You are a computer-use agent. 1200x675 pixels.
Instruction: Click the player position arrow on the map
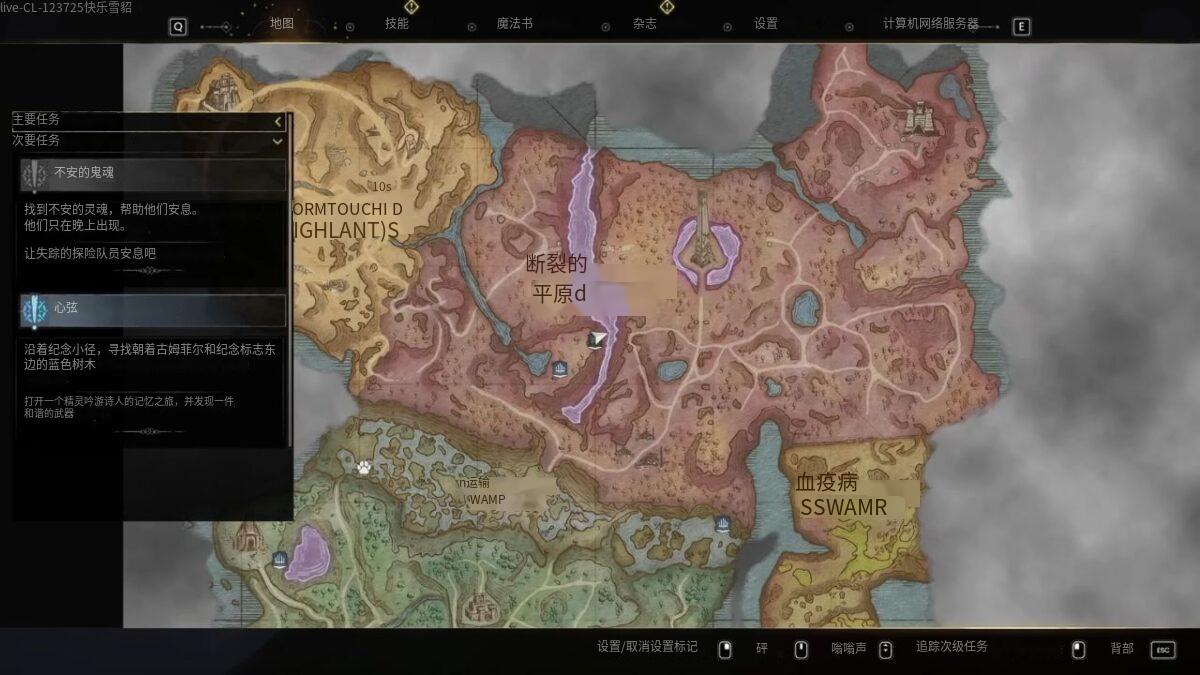pyautogui.click(x=597, y=340)
